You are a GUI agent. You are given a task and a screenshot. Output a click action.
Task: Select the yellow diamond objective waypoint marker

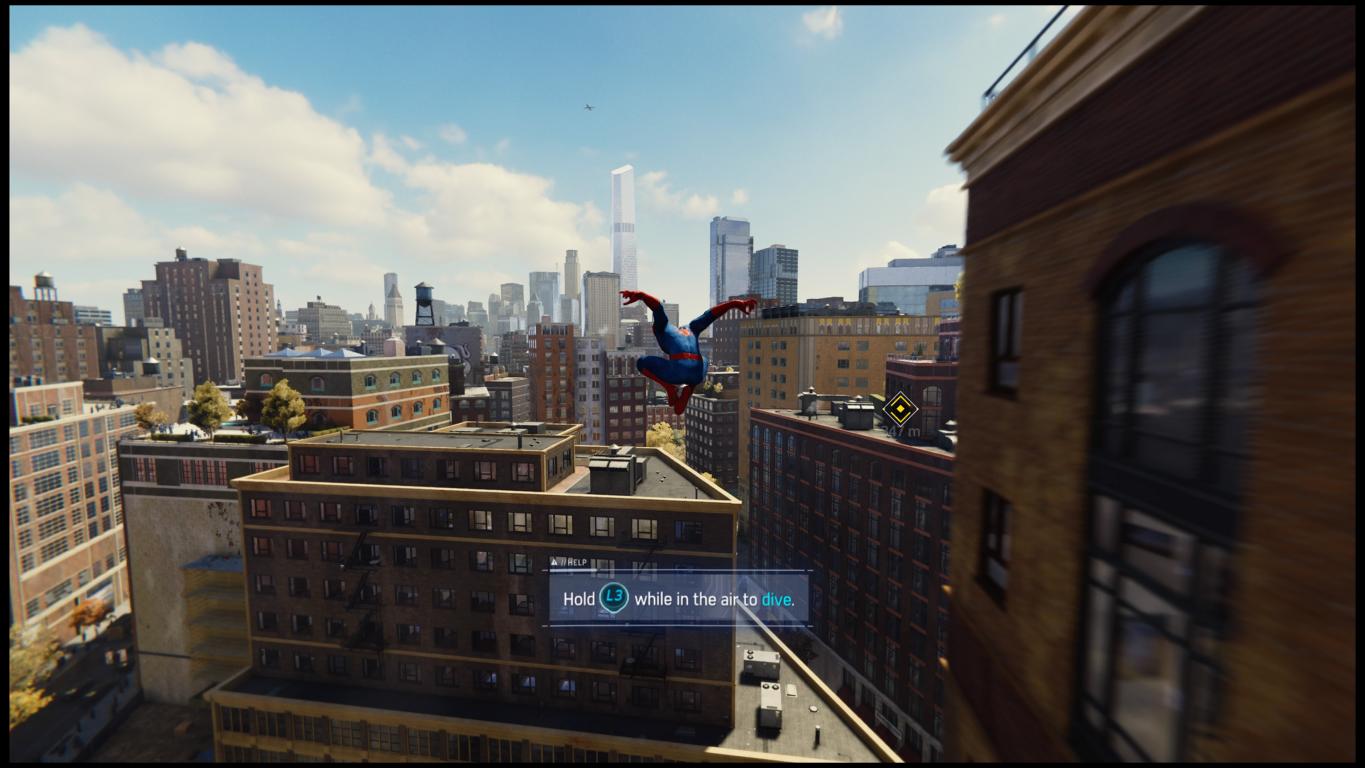coord(900,409)
